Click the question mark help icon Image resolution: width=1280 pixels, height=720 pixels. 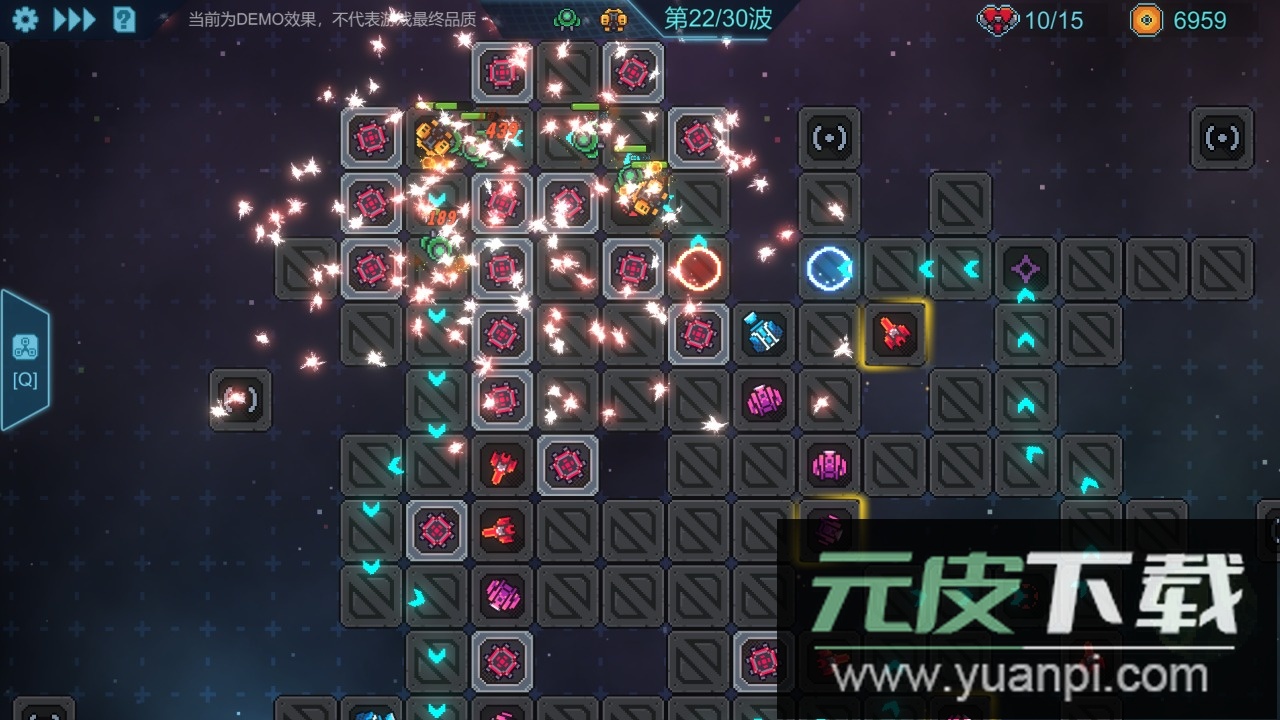tap(122, 18)
